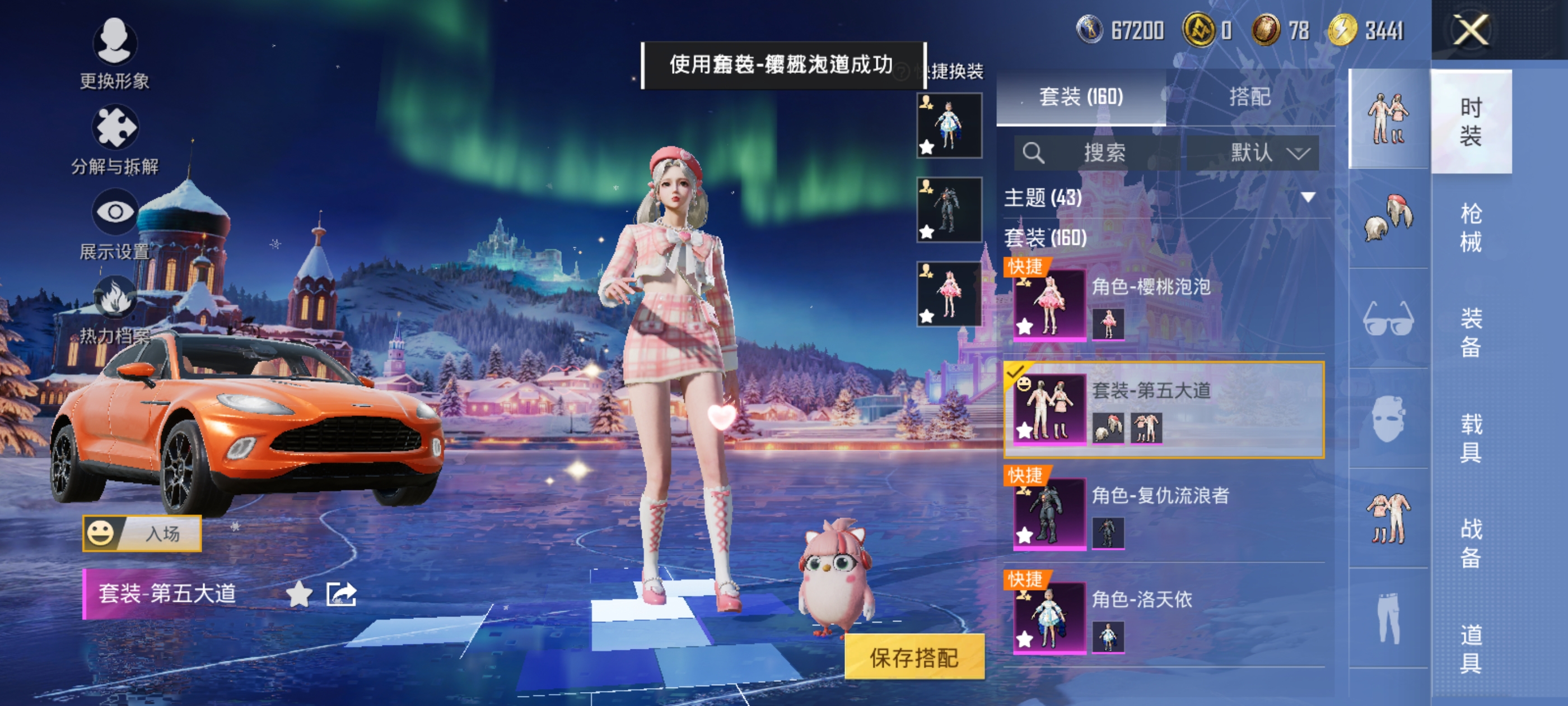Open 展示设置 display settings

click(x=114, y=212)
